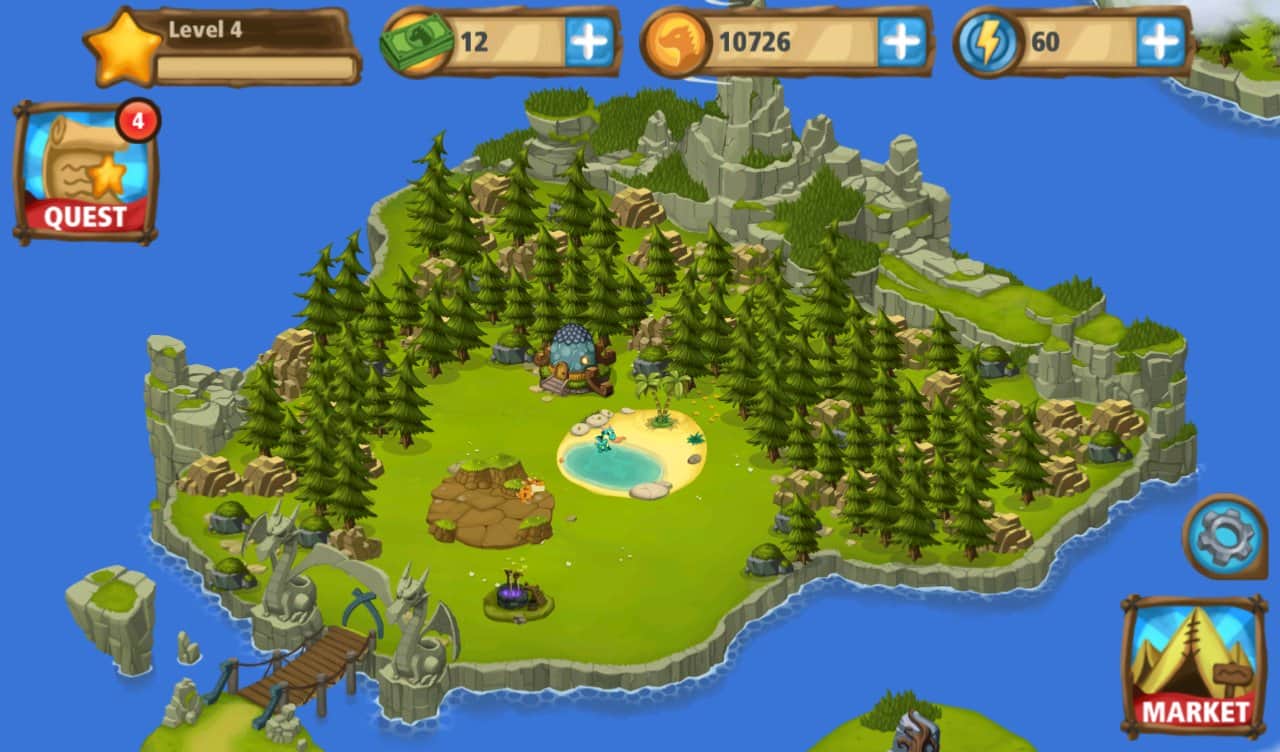Viewport: 1280px width, 752px height.
Task: Open settings with the gear icon
Action: pyautogui.click(x=1224, y=537)
